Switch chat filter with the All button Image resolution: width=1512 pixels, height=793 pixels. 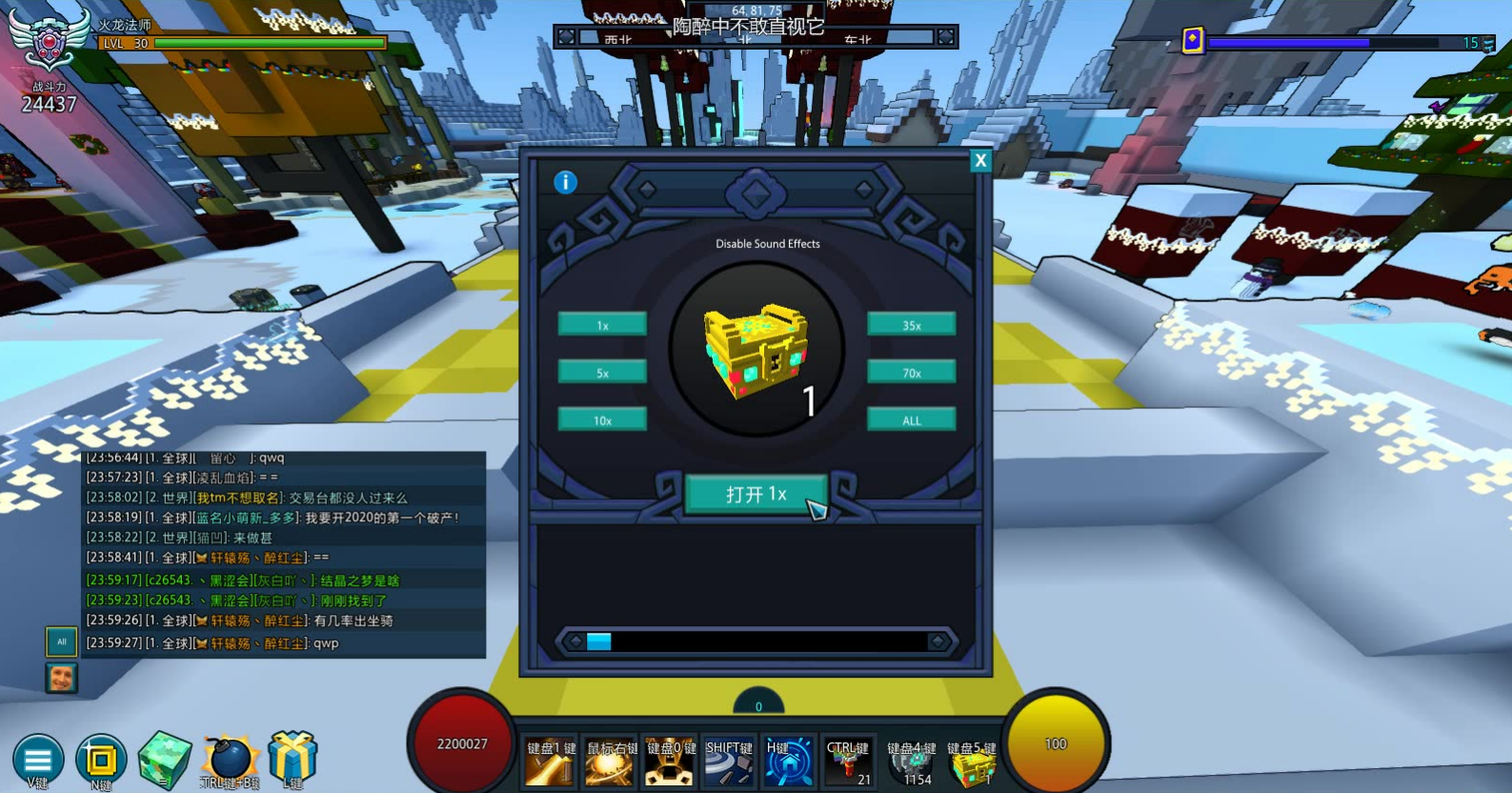(62, 641)
